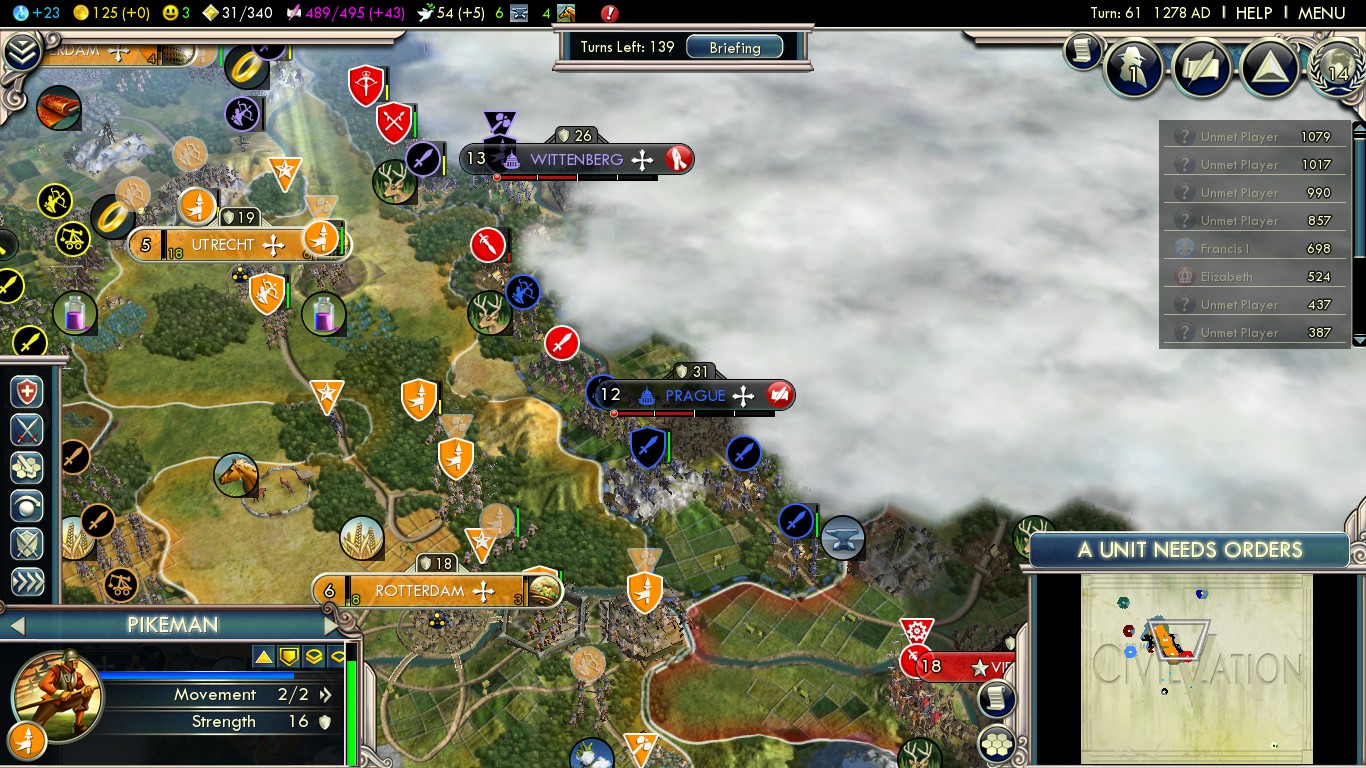The width and height of the screenshot is (1366, 768).
Task: Select the hex tiles route-to action
Action: [x=27, y=467]
